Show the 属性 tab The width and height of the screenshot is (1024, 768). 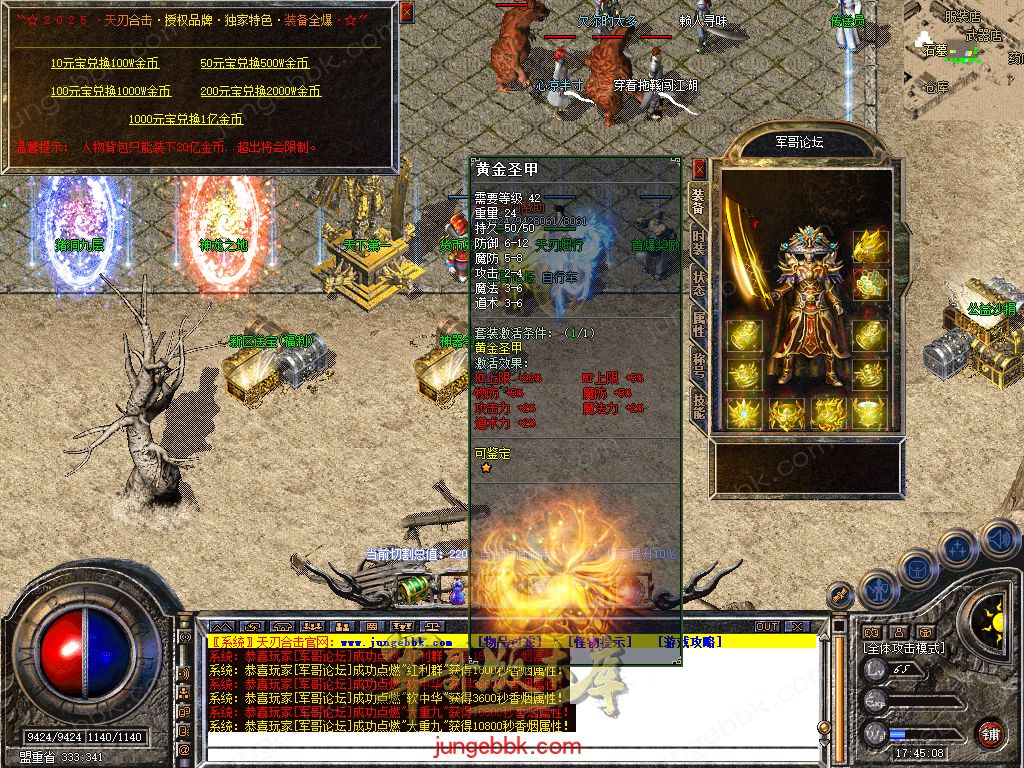pyautogui.click(x=699, y=323)
